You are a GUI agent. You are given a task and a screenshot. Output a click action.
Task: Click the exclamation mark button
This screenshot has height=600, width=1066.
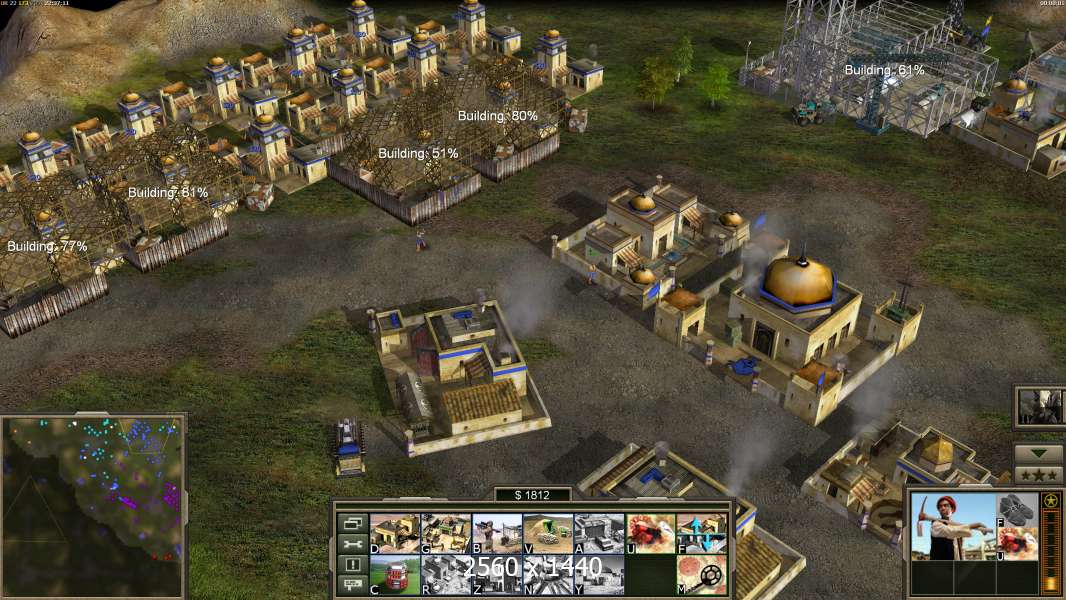352,565
